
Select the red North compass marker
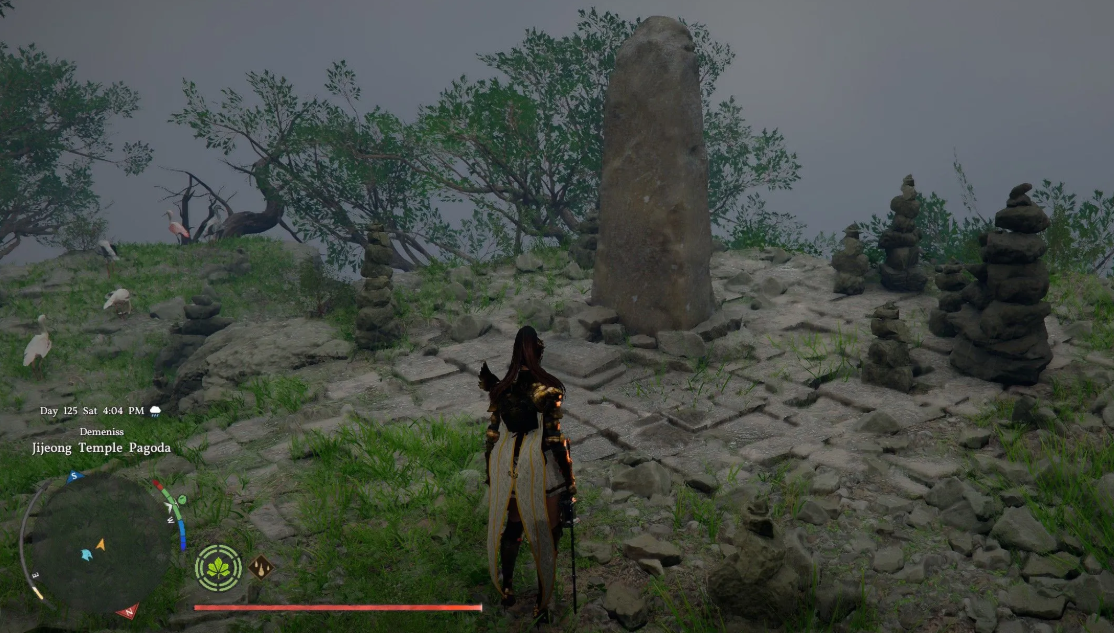(x=127, y=611)
